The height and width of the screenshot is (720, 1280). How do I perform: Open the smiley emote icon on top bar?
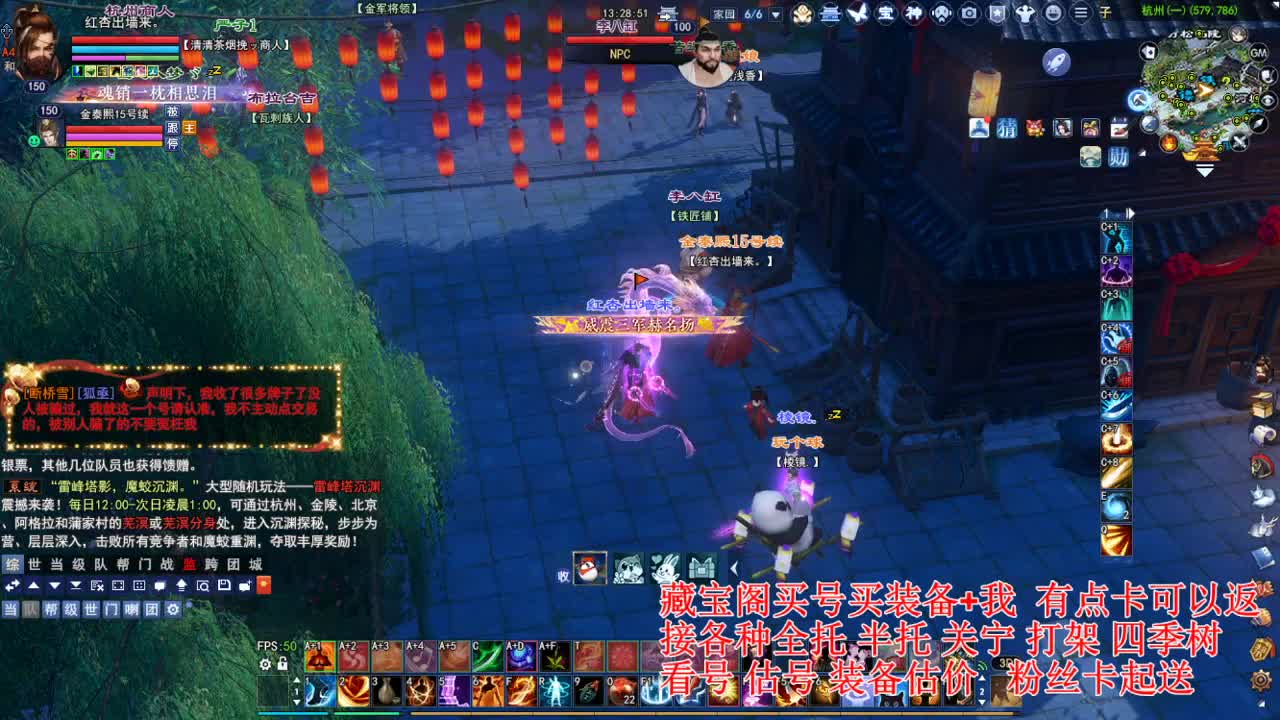pyautogui.click(x=1054, y=13)
